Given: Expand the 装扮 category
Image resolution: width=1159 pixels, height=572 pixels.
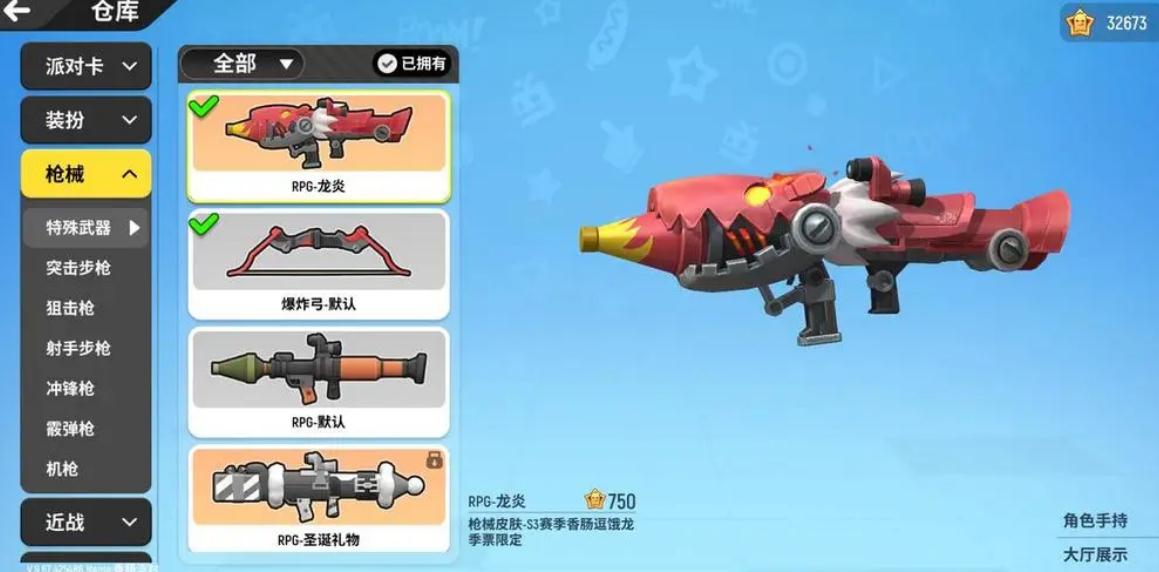Looking at the screenshot, I should click(86, 120).
